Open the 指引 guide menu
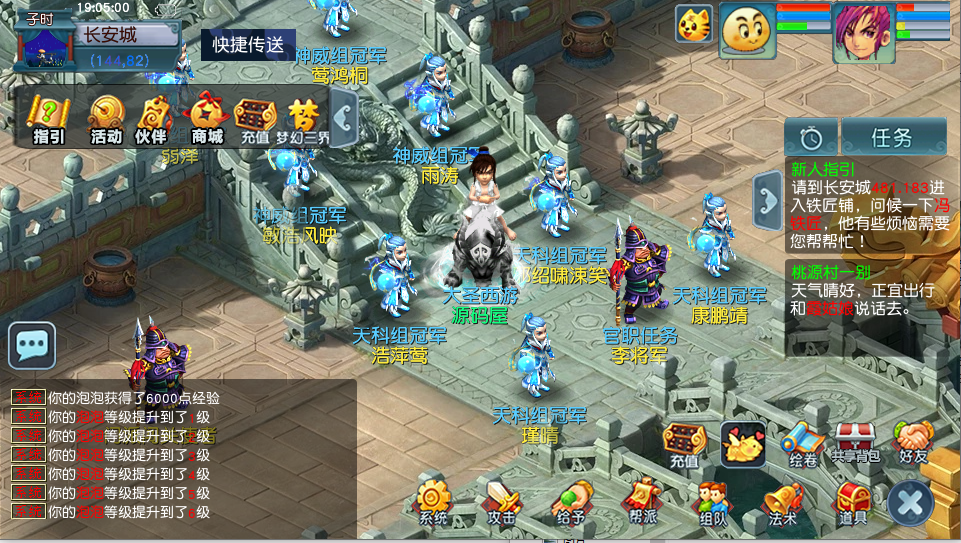Image resolution: width=961 pixels, height=543 pixels. coord(48,118)
